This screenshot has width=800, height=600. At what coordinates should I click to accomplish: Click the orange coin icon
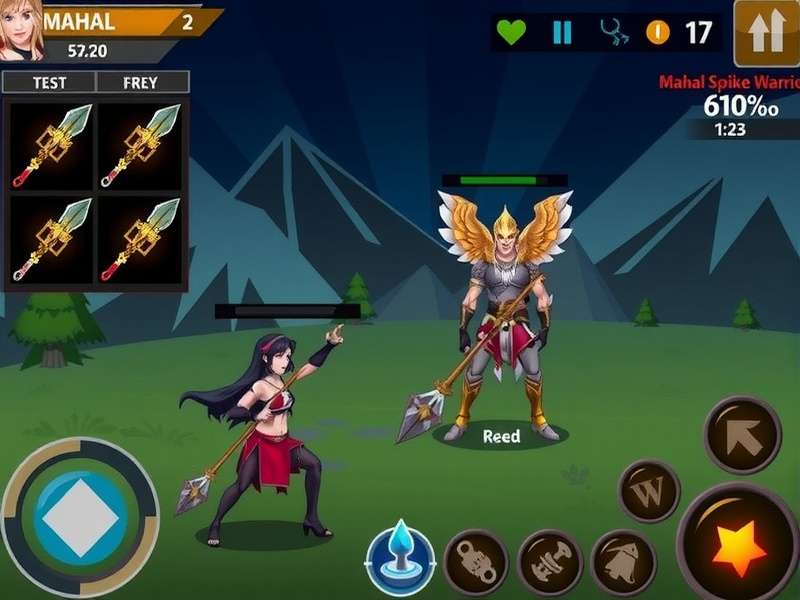[657, 32]
